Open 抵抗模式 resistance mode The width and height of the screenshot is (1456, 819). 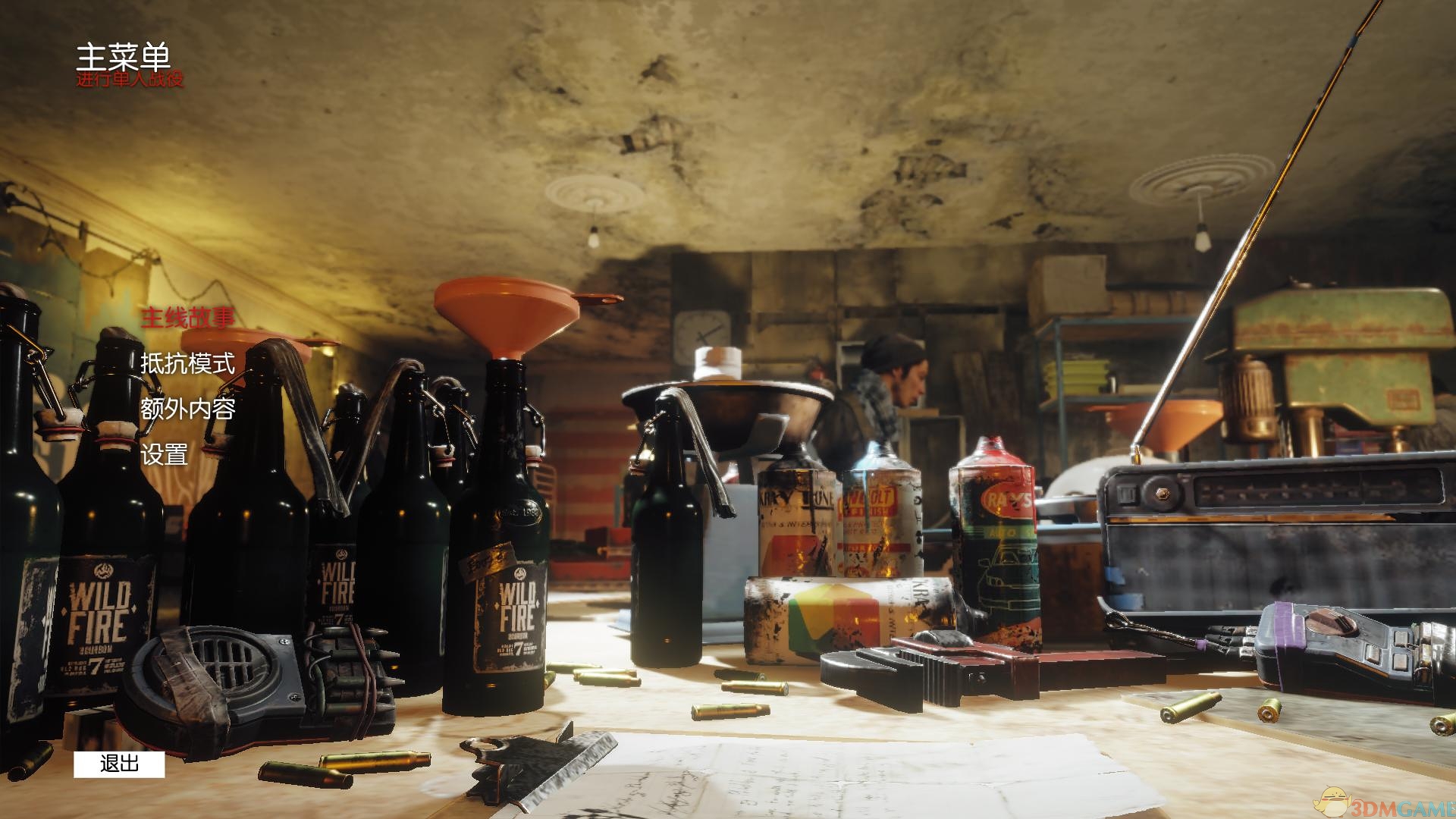187,363
